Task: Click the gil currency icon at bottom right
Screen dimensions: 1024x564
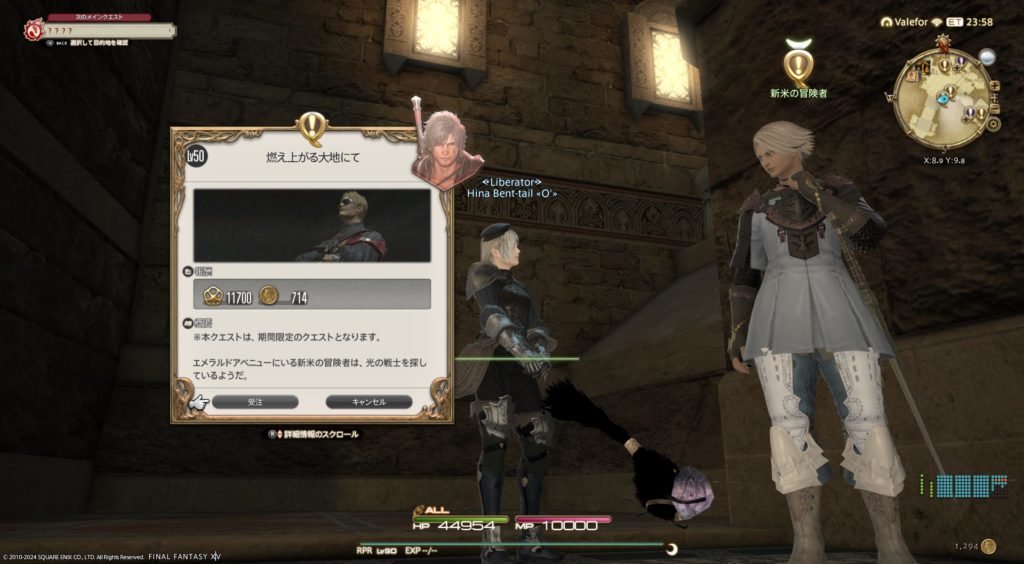Action: pos(988,546)
